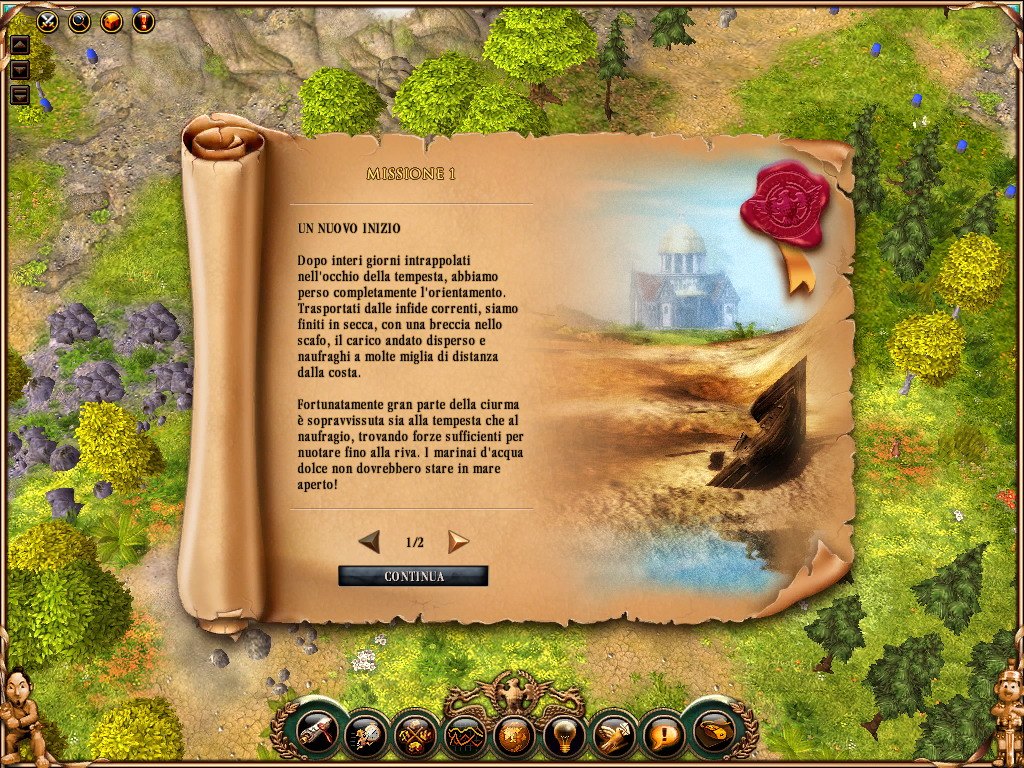Click the double-bar down arrow button
This screenshot has width=1024, height=768.
point(19,95)
